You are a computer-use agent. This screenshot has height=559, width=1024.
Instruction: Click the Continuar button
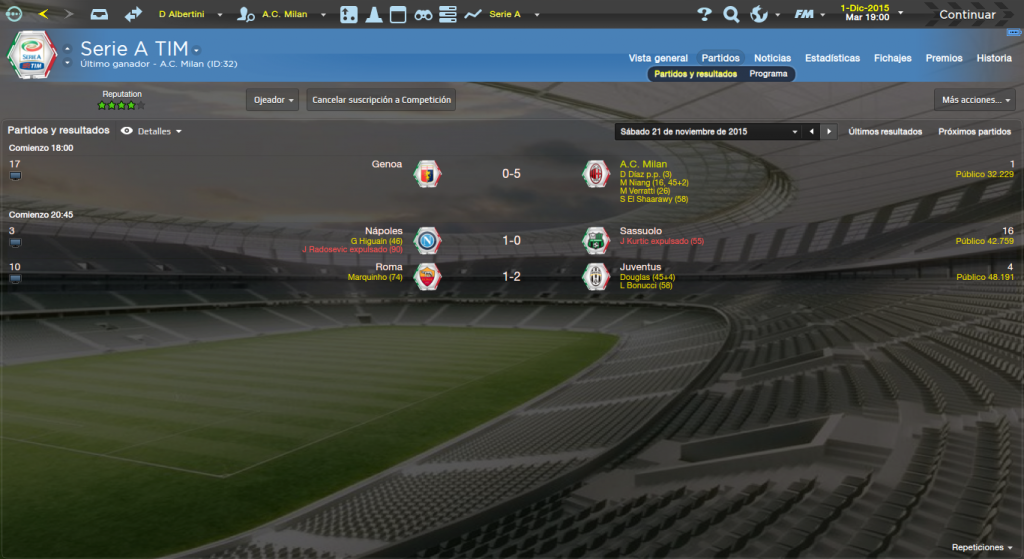(966, 15)
